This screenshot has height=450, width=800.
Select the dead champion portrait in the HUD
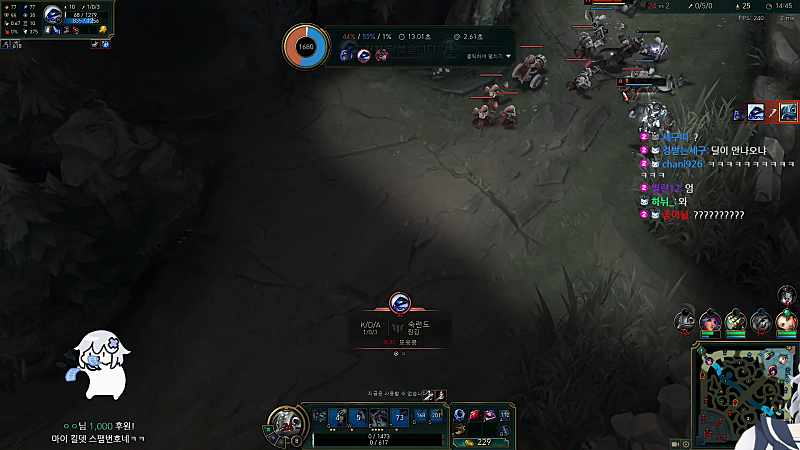point(285,420)
